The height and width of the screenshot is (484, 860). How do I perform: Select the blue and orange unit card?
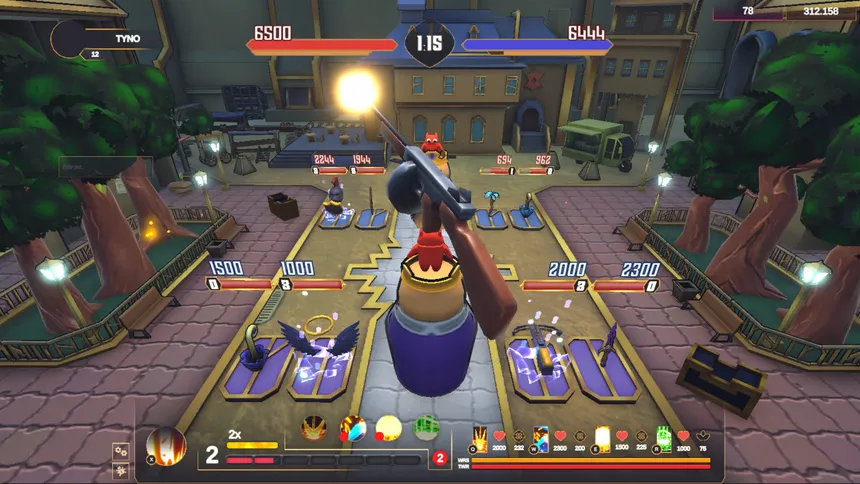pos(541,438)
